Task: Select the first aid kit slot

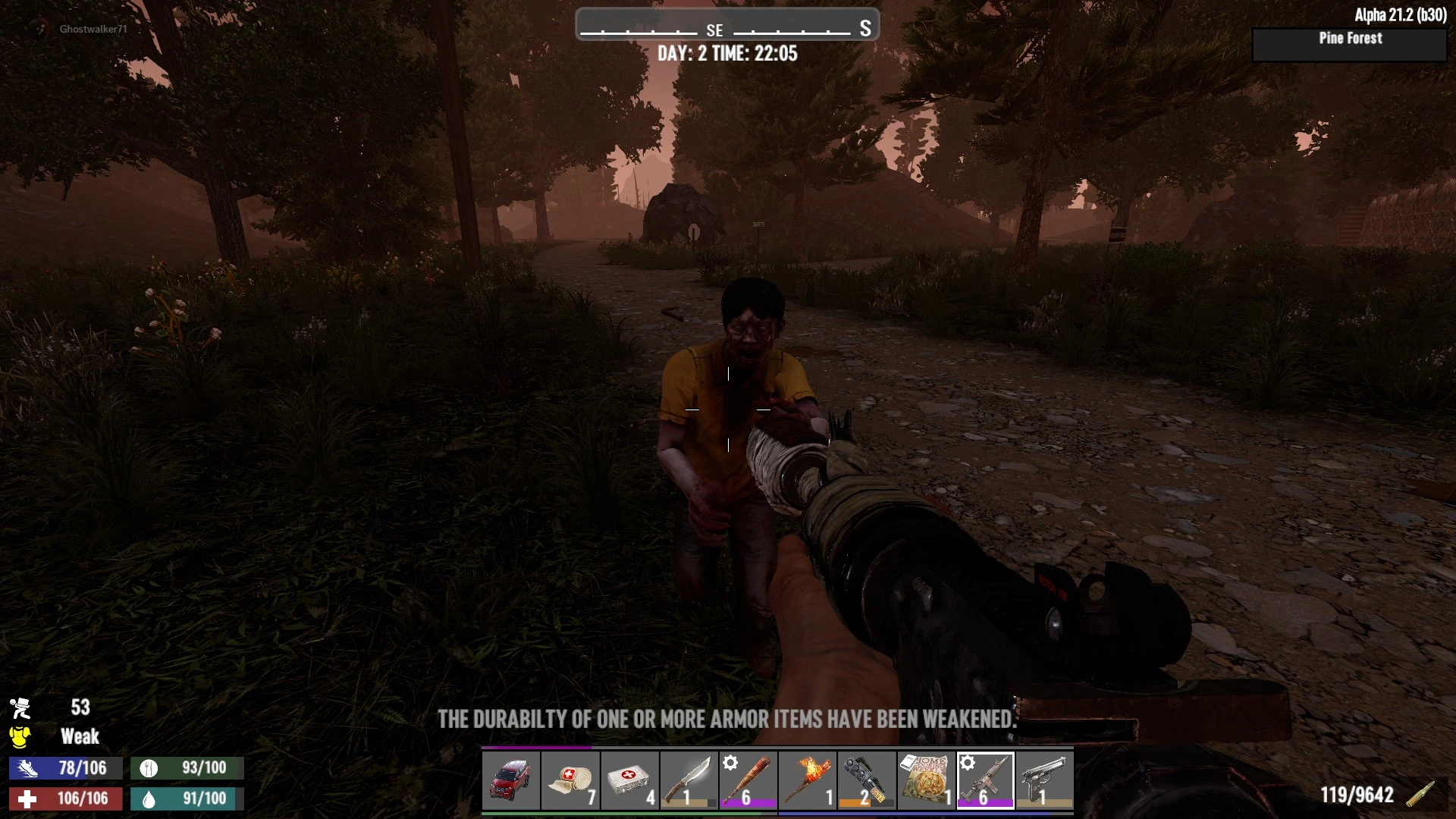Action: click(629, 781)
